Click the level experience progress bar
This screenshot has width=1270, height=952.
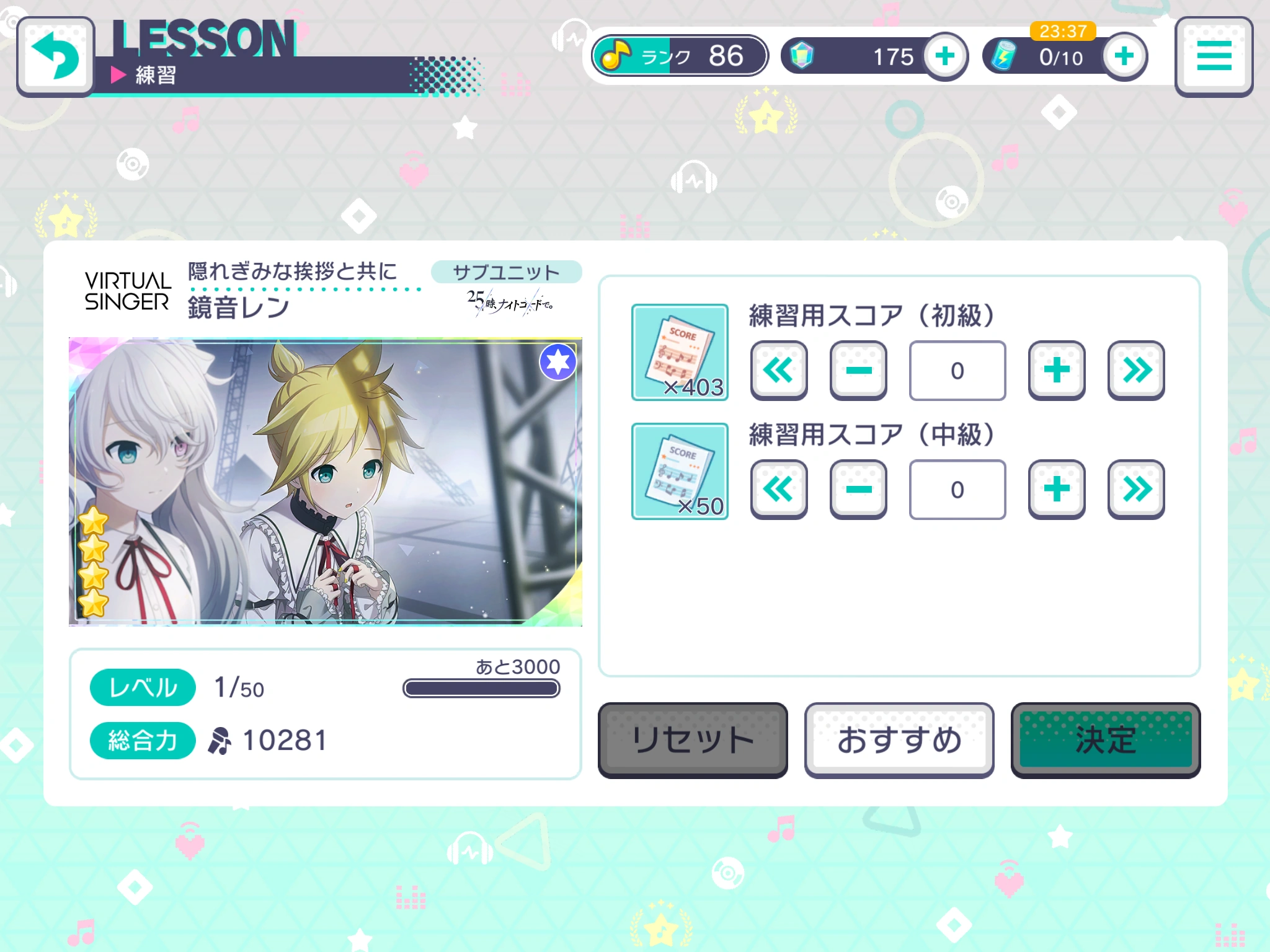coord(482,688)
